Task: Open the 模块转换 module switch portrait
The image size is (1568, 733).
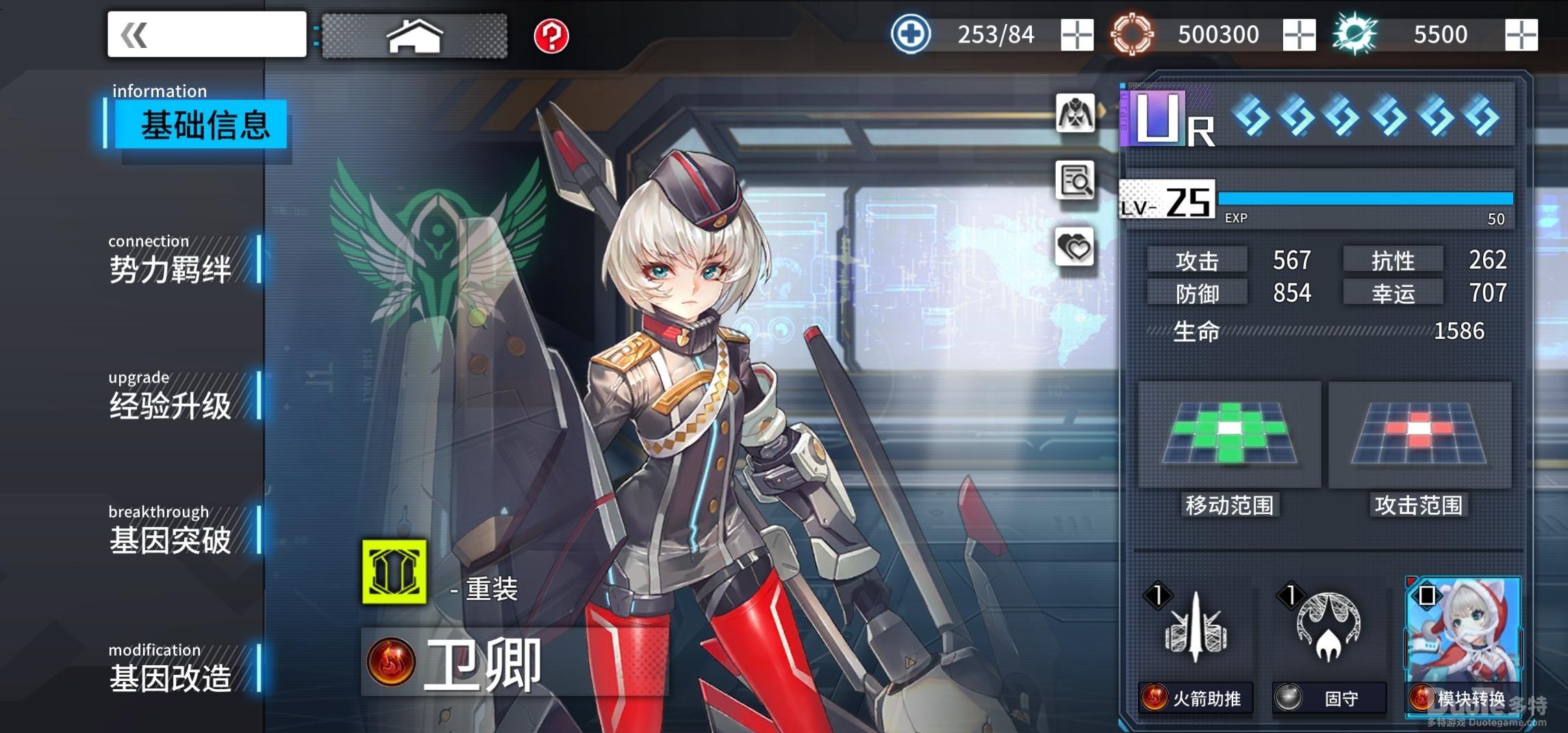Action: (x=1463, y=643)
